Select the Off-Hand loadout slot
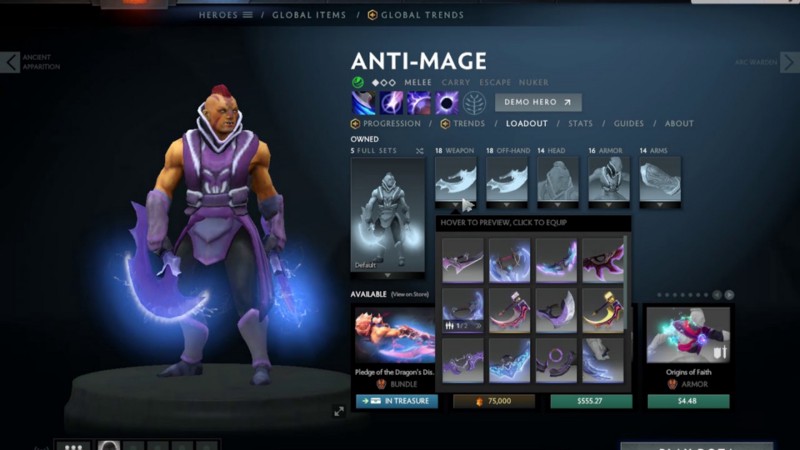 click(507, 182)
